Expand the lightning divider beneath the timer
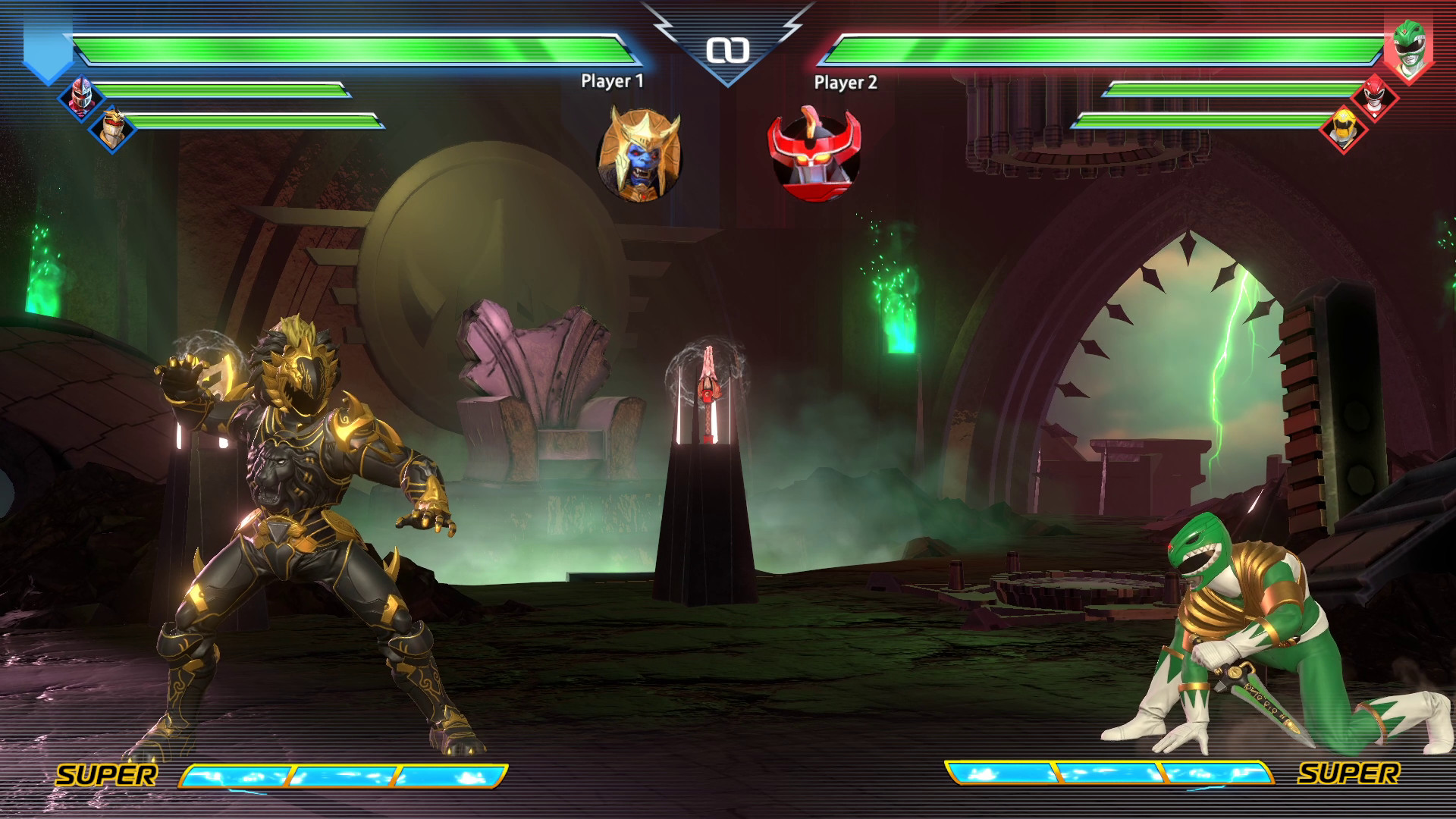This screenshot has height=819, width=1456. click(729, 83)
